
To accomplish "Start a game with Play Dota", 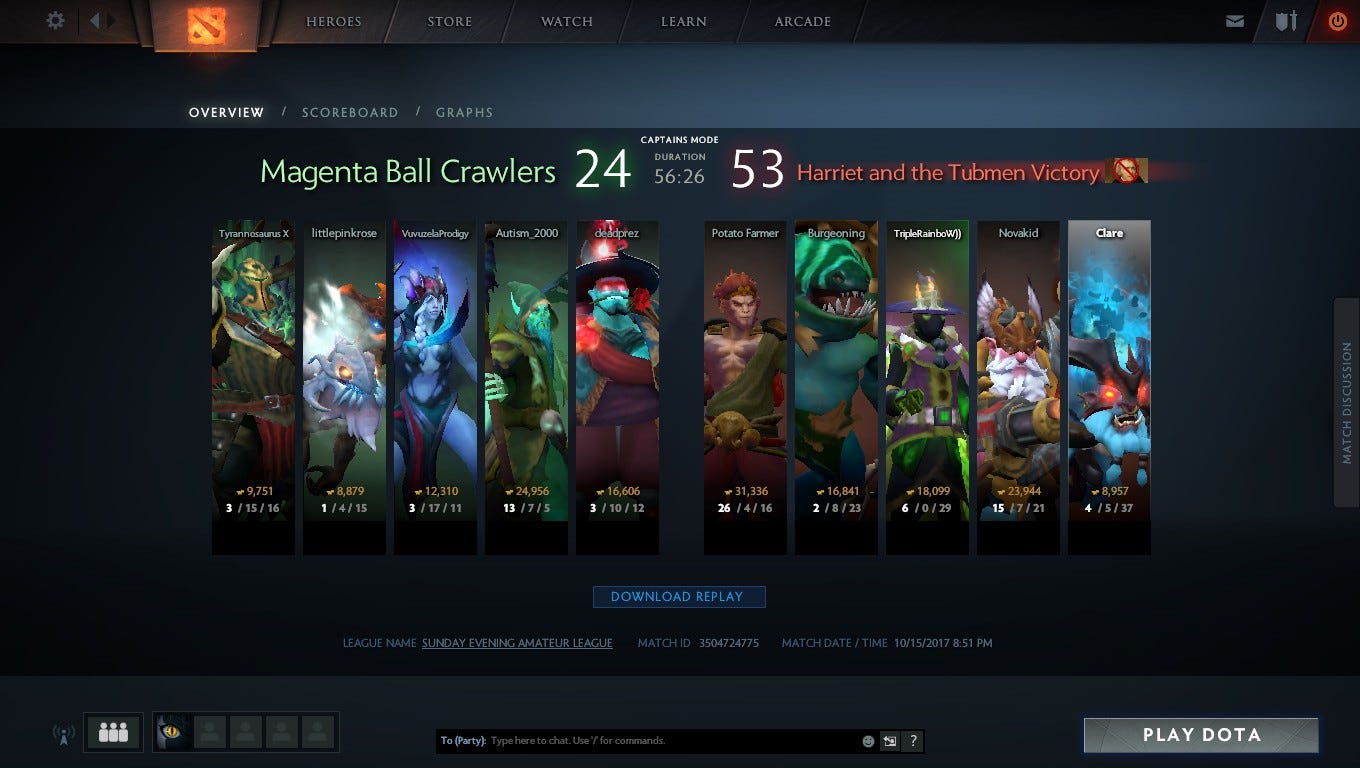I will pos(1201,735).
